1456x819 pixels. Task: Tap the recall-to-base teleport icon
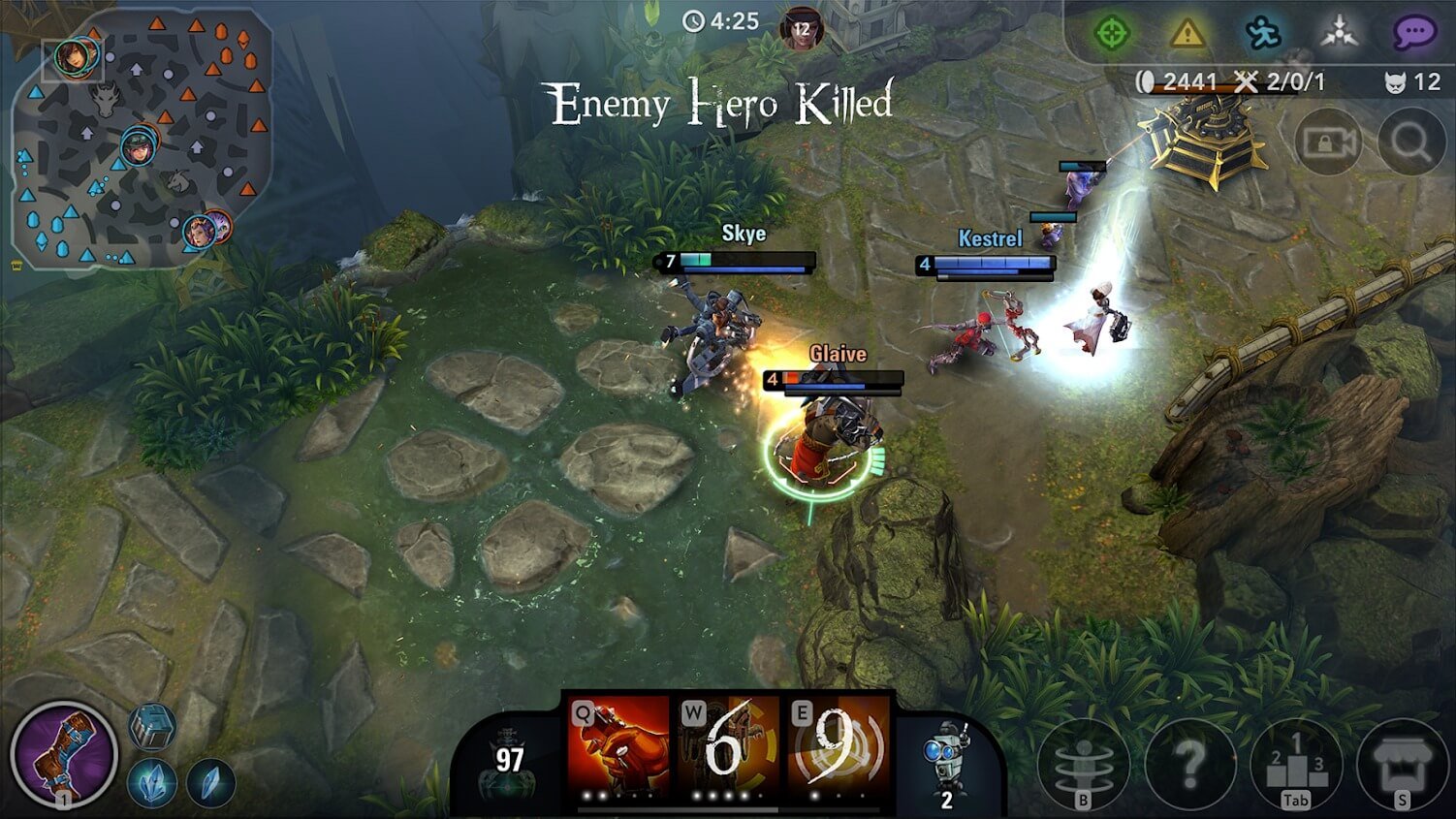coord(1083,766)
